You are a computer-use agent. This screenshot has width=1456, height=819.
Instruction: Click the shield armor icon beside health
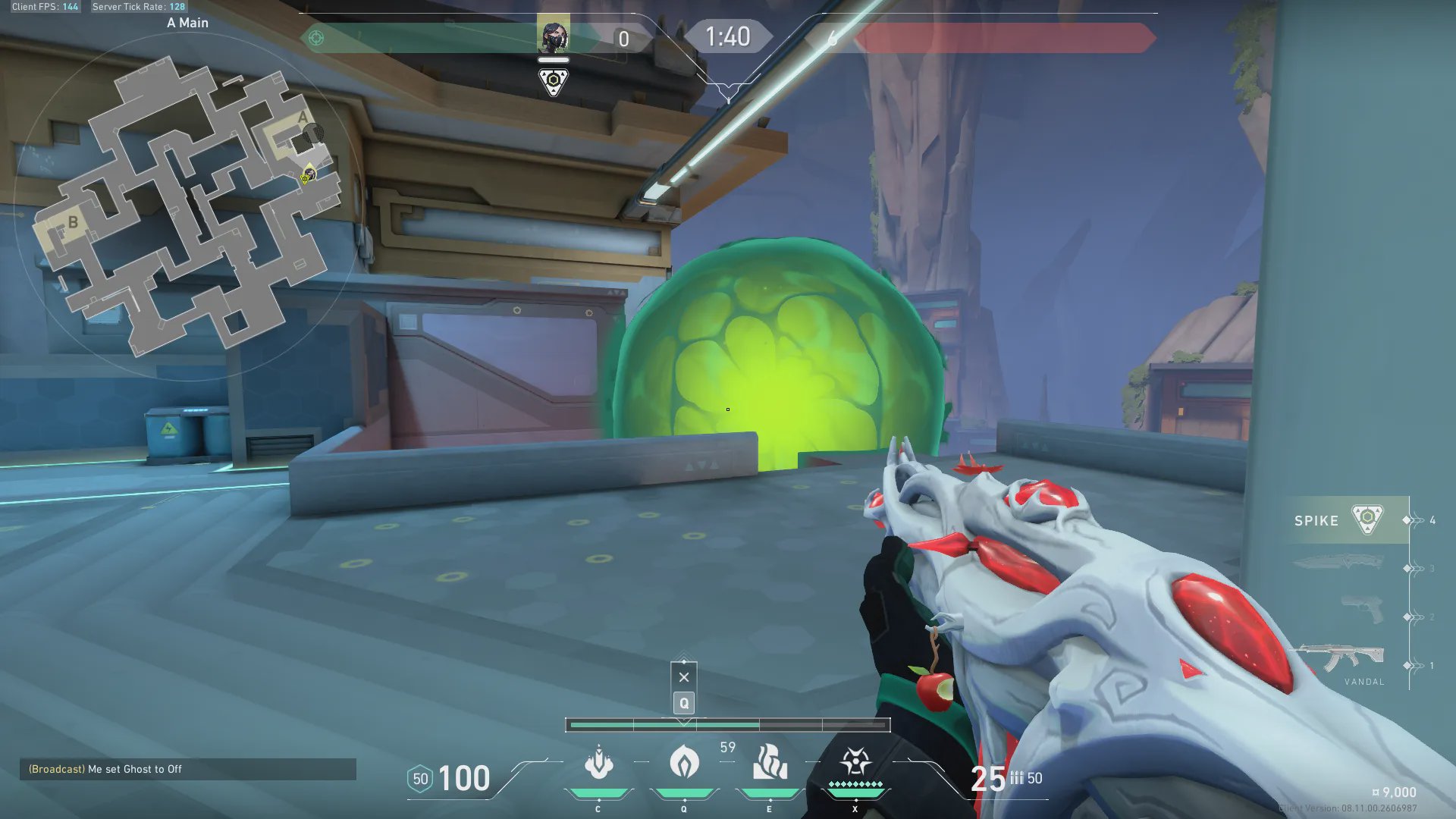click(420, 779)
